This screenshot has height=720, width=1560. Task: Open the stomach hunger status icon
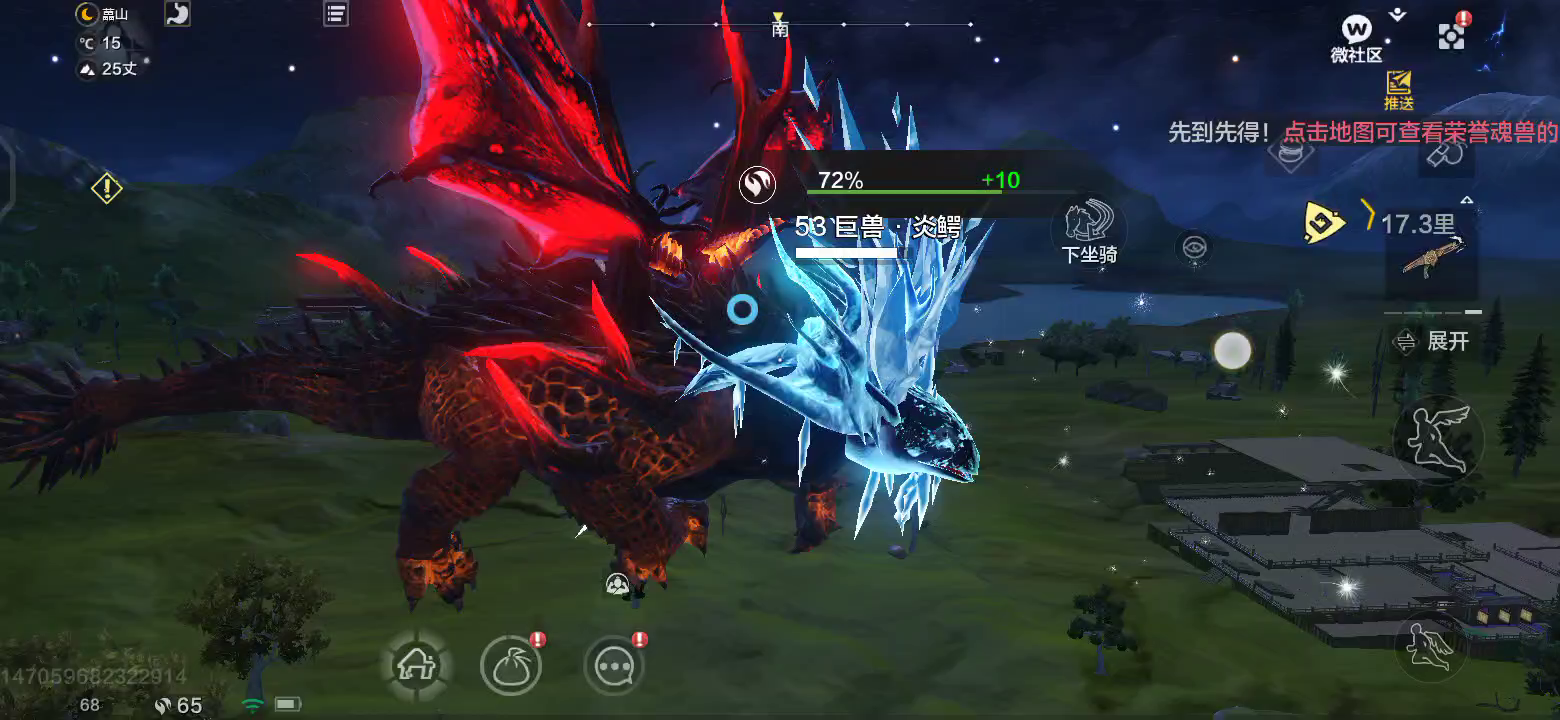tap(177, 14)
